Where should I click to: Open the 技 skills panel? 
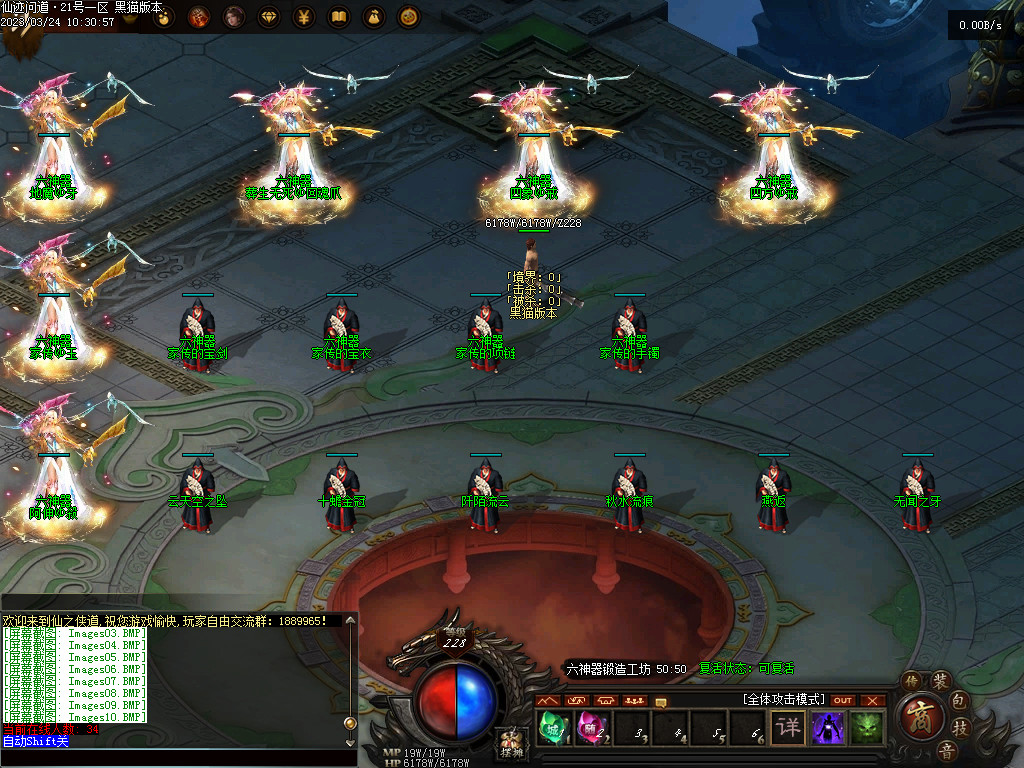959,728
